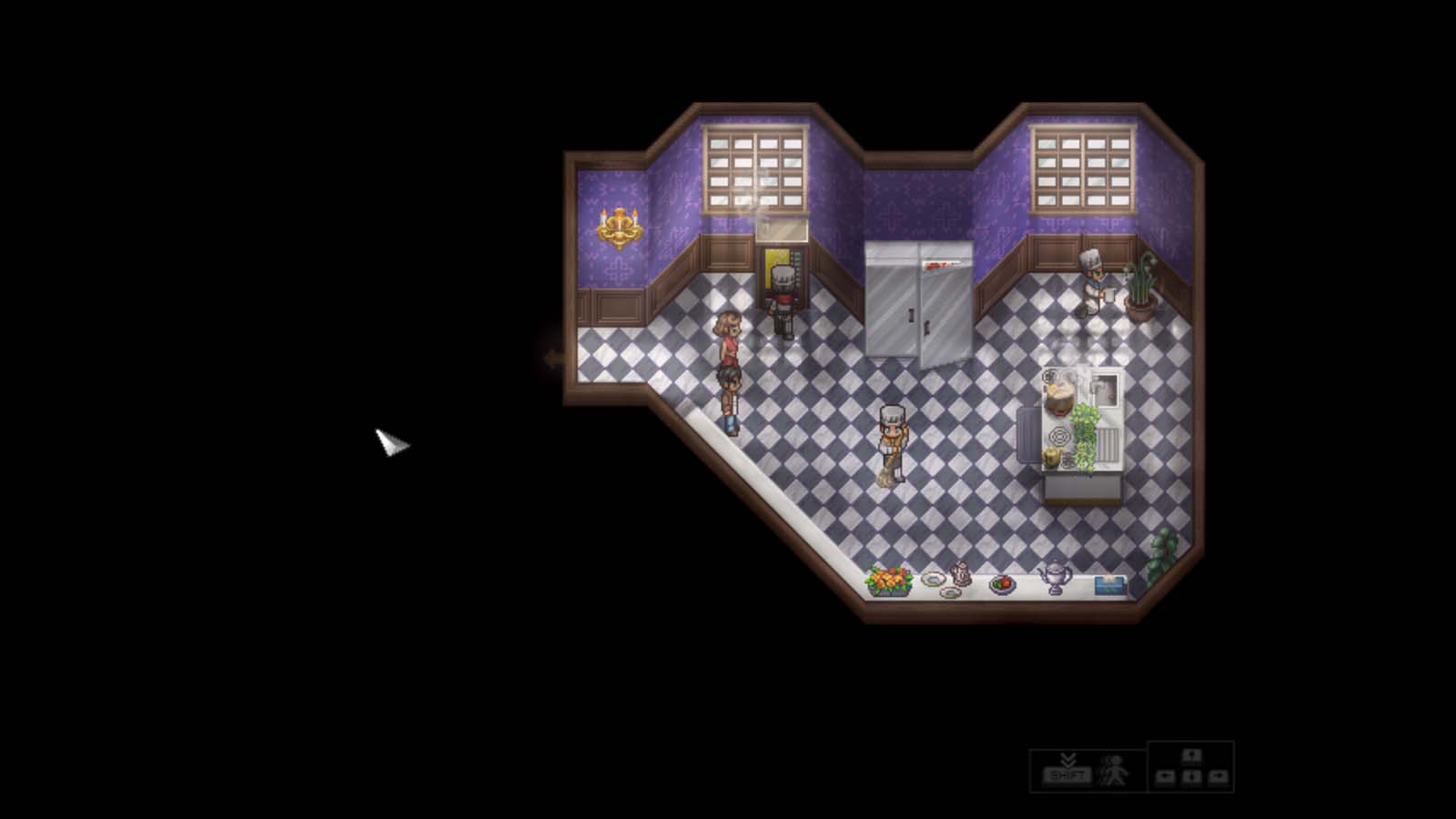Click the down arrow key hint
Screen dimensions: 1456x819
(1192, 775)
